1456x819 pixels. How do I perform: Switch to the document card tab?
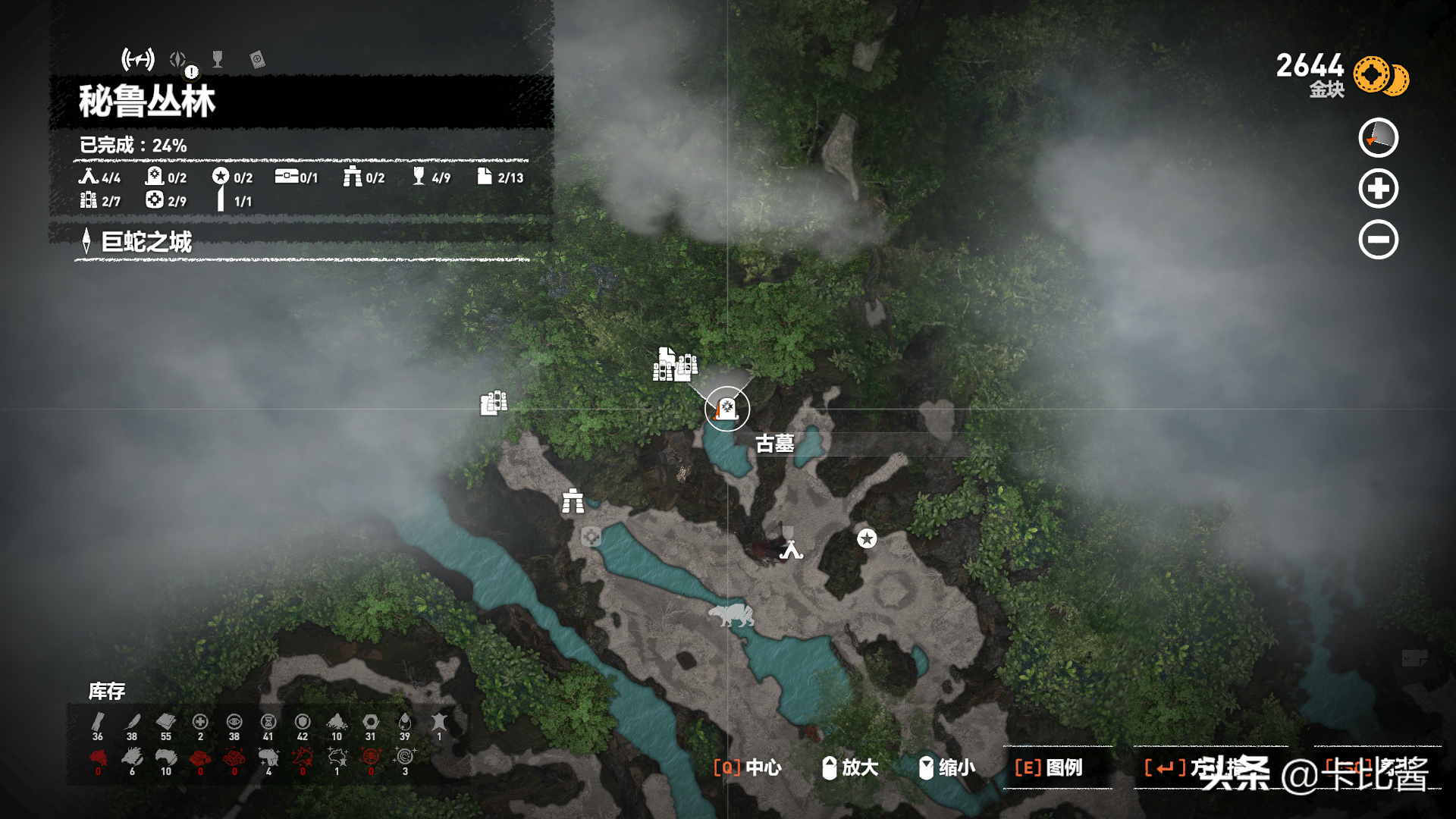click(x=257, y=60)
